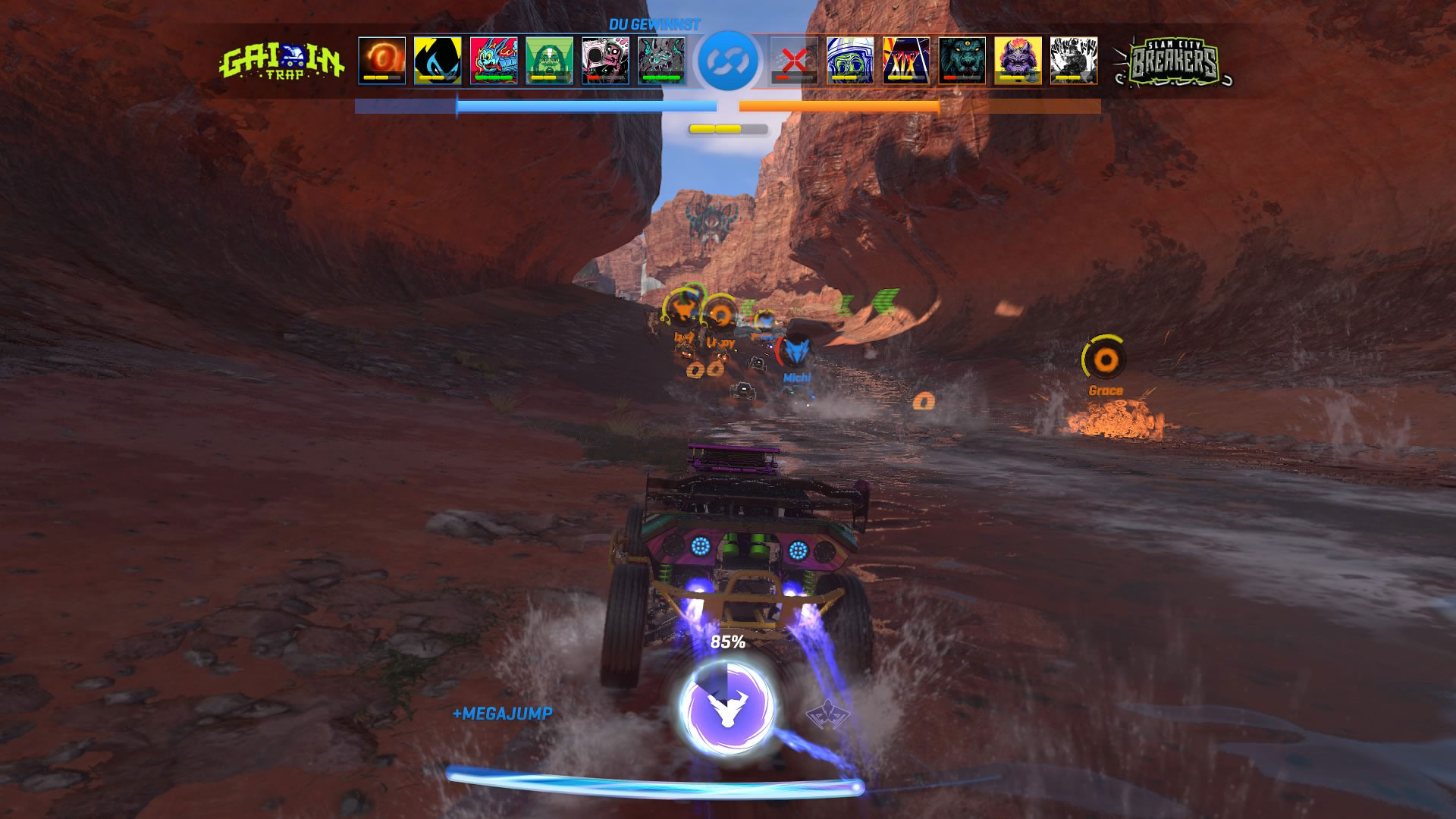Image resolution: width=1456 pixels, height=819 pixels.
Task: Select the orange swirl player portrait
Action: tap(381, 59)
